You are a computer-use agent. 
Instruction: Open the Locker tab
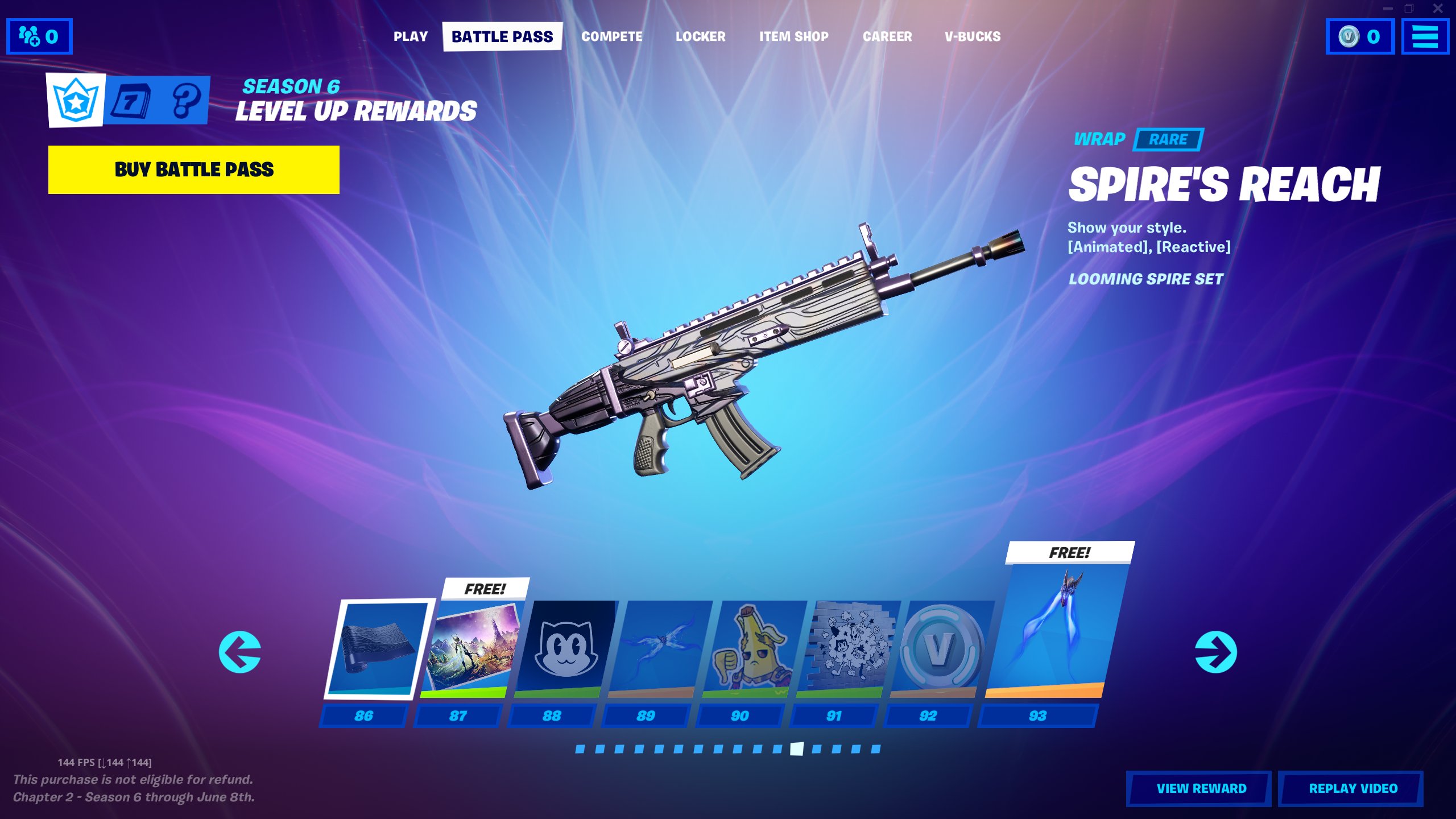point(701,36)
